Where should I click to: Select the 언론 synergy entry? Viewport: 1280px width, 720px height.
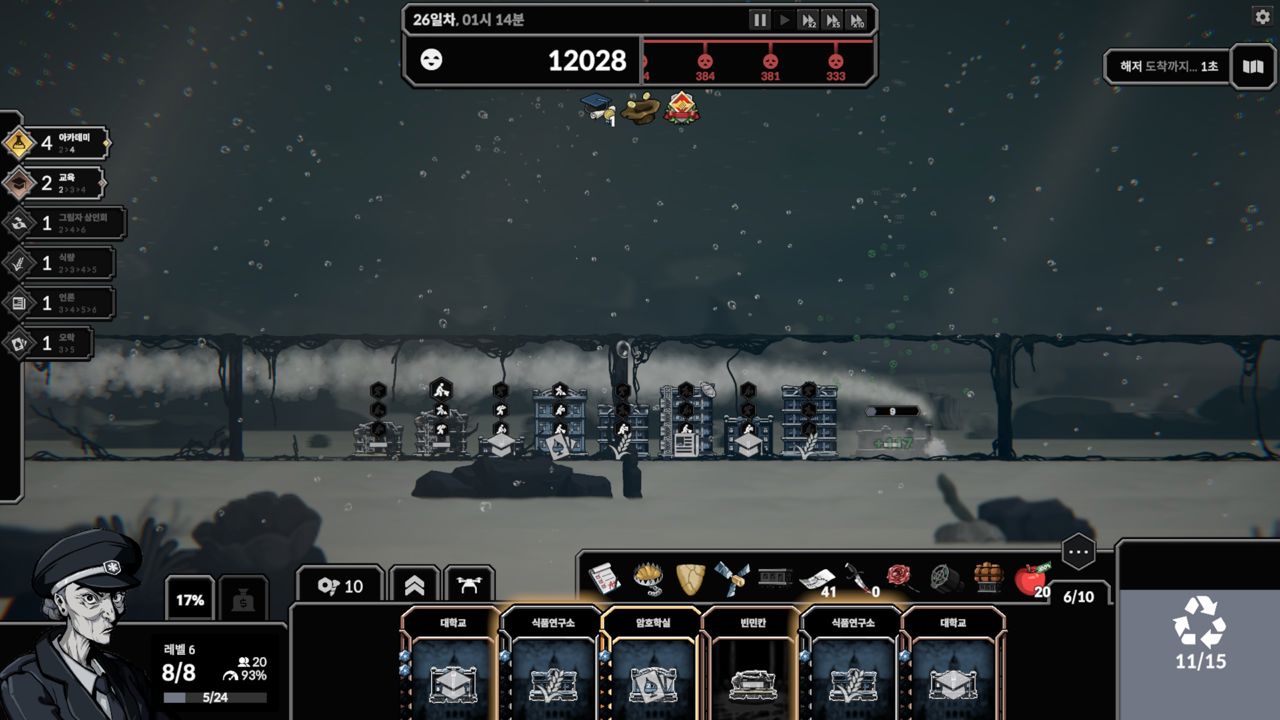click(x=58, y=303)
